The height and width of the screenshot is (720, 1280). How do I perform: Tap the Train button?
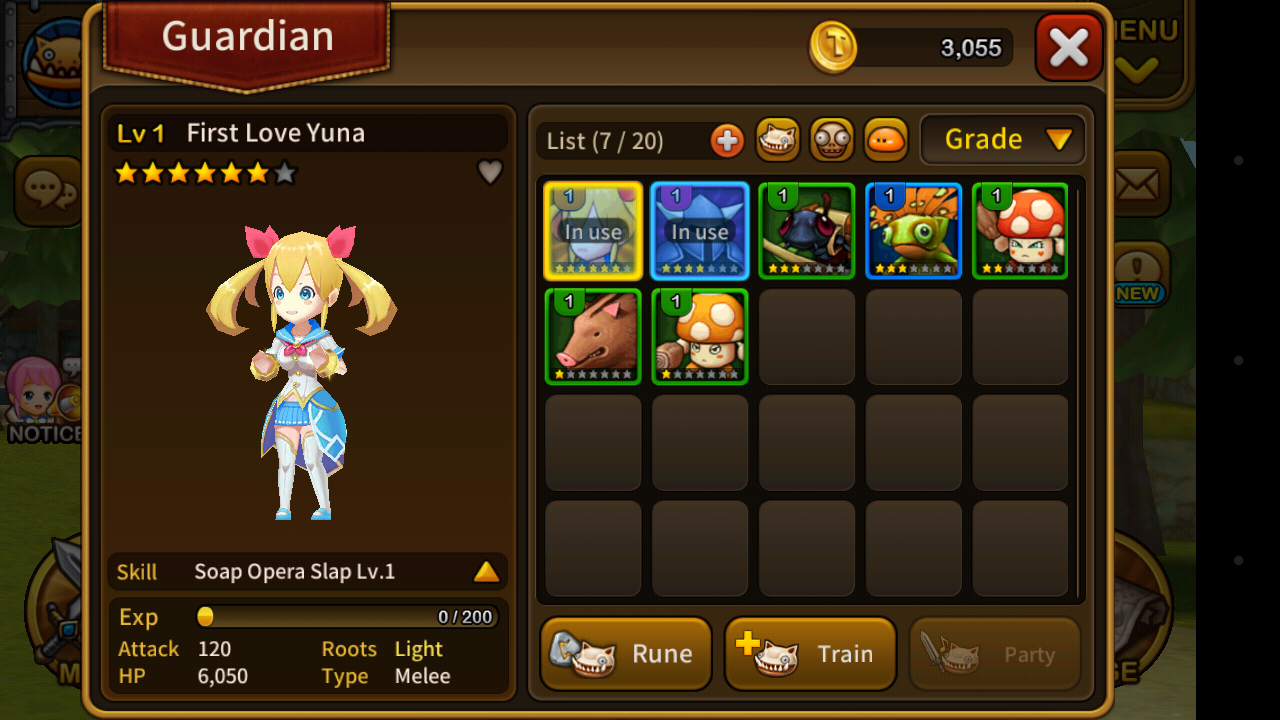point(810,653)
